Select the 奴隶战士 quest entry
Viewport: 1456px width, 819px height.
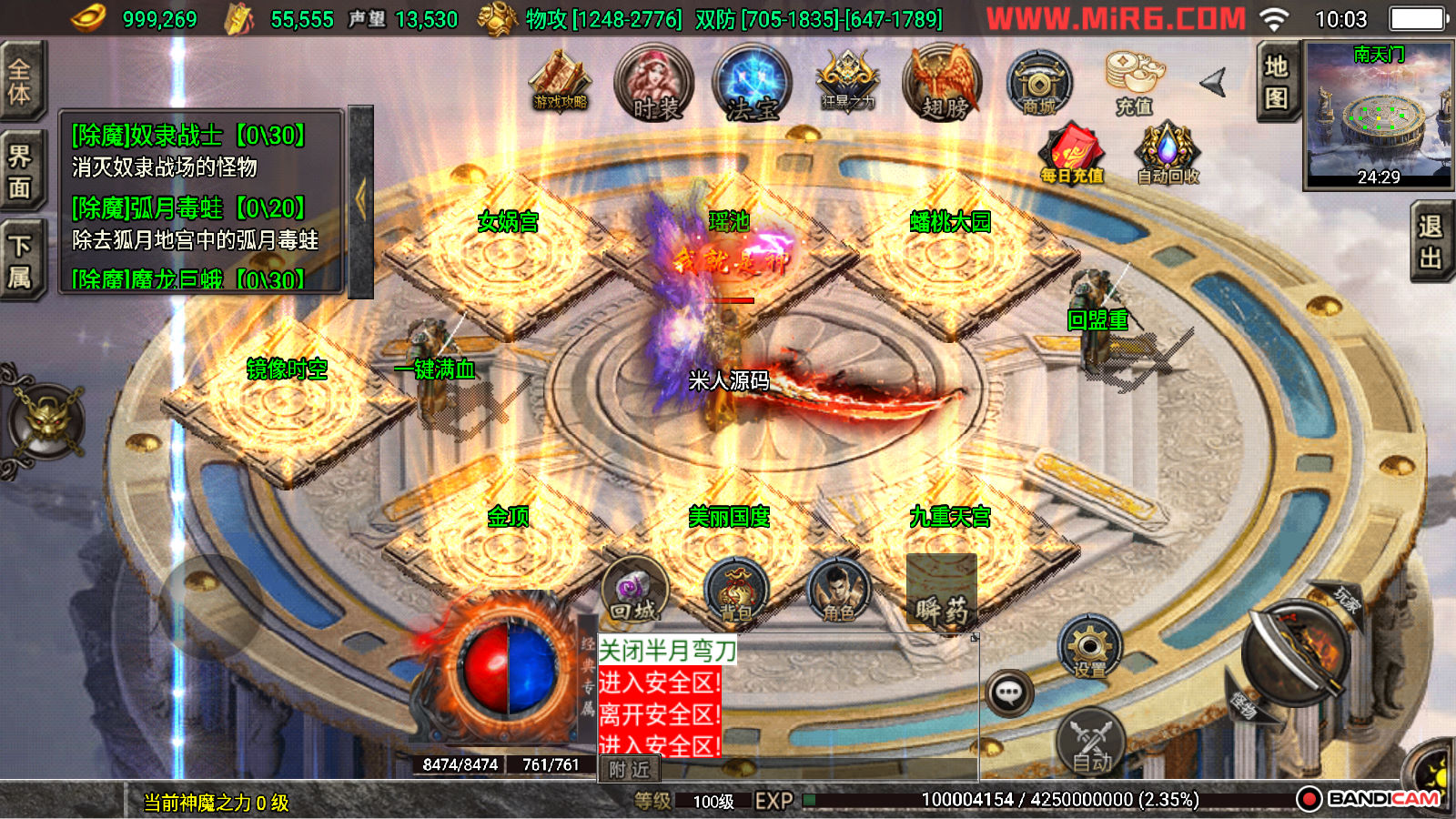(189, 136)
